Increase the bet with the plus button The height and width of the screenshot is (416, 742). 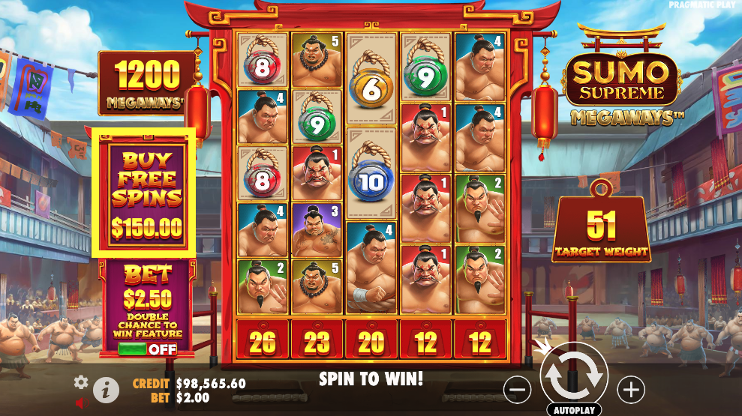tap(631, 388)
